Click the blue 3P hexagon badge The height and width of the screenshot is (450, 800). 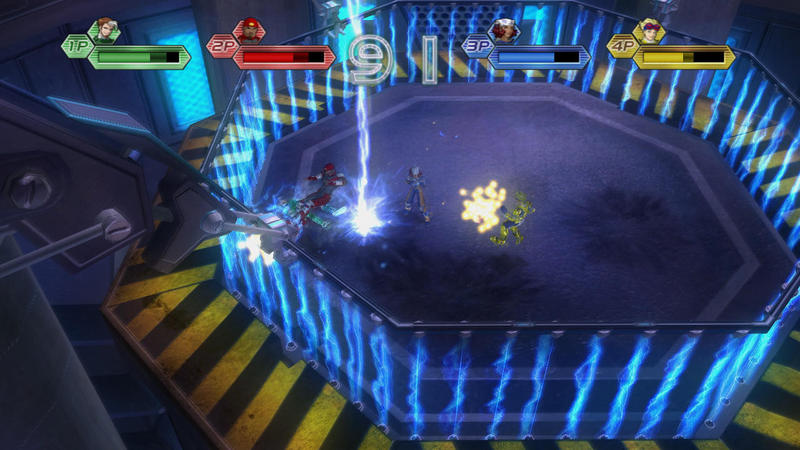tap(477, 46)
